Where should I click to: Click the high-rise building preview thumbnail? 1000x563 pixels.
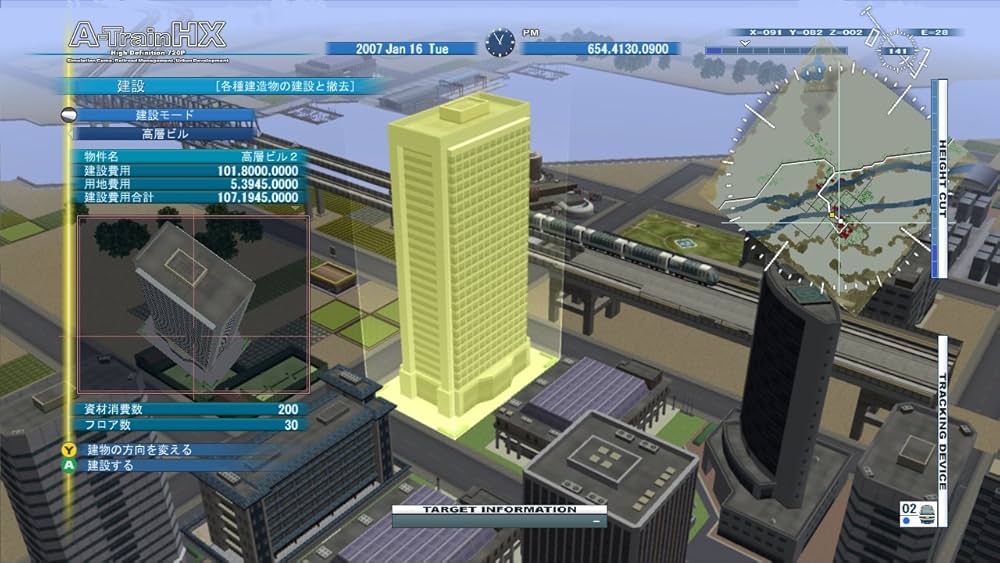(x=193, y=305)
